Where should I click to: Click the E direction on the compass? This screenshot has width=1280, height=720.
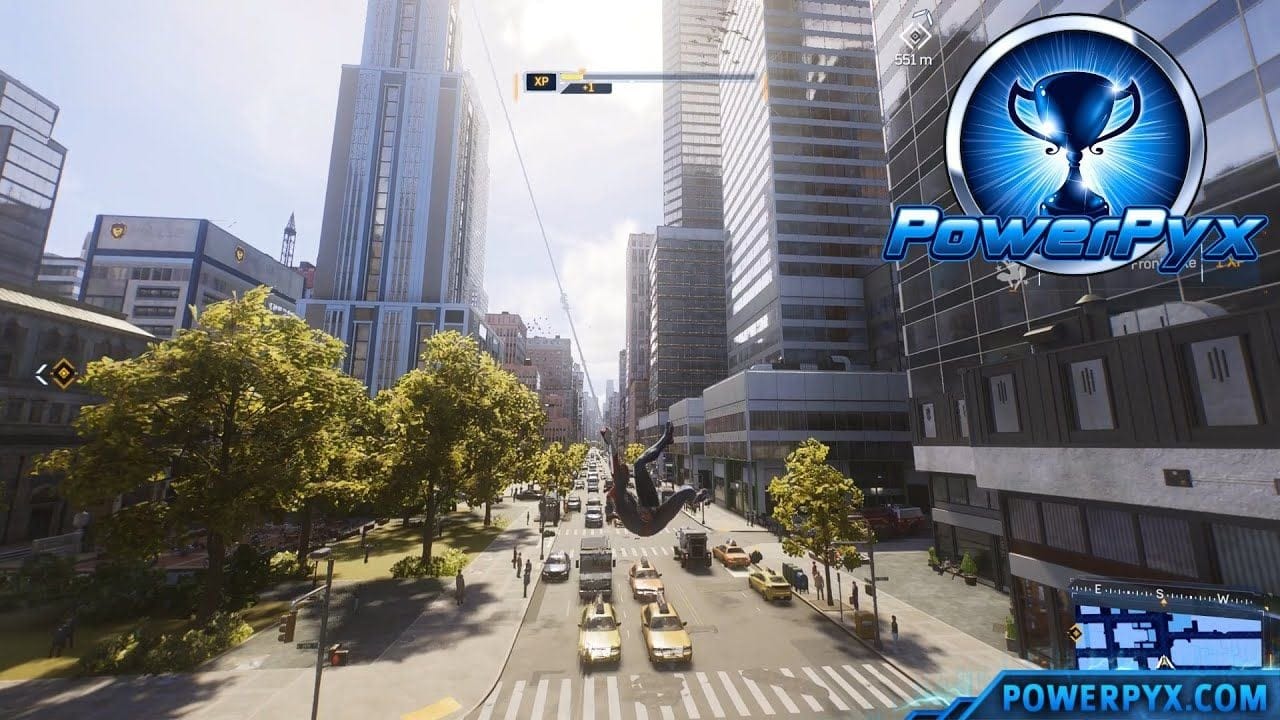tap(1097, 589)
